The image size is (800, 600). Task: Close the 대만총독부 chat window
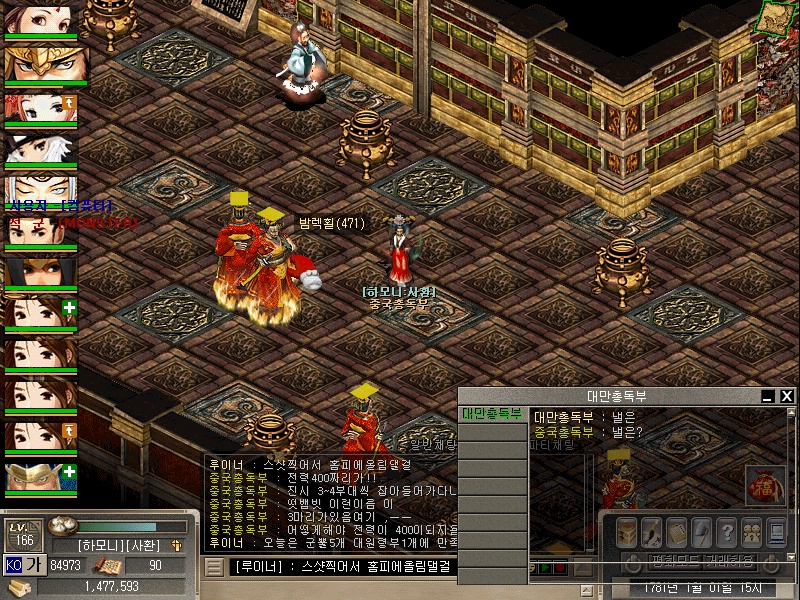coord(787,396)
